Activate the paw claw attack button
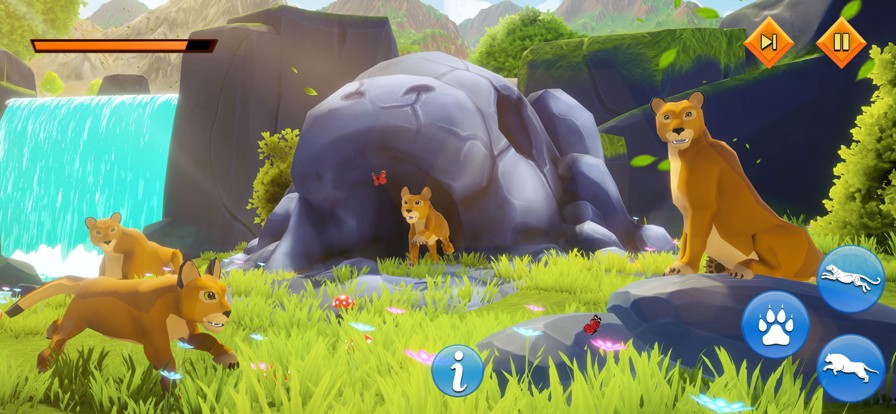The image size is (896, 414). 775,325
